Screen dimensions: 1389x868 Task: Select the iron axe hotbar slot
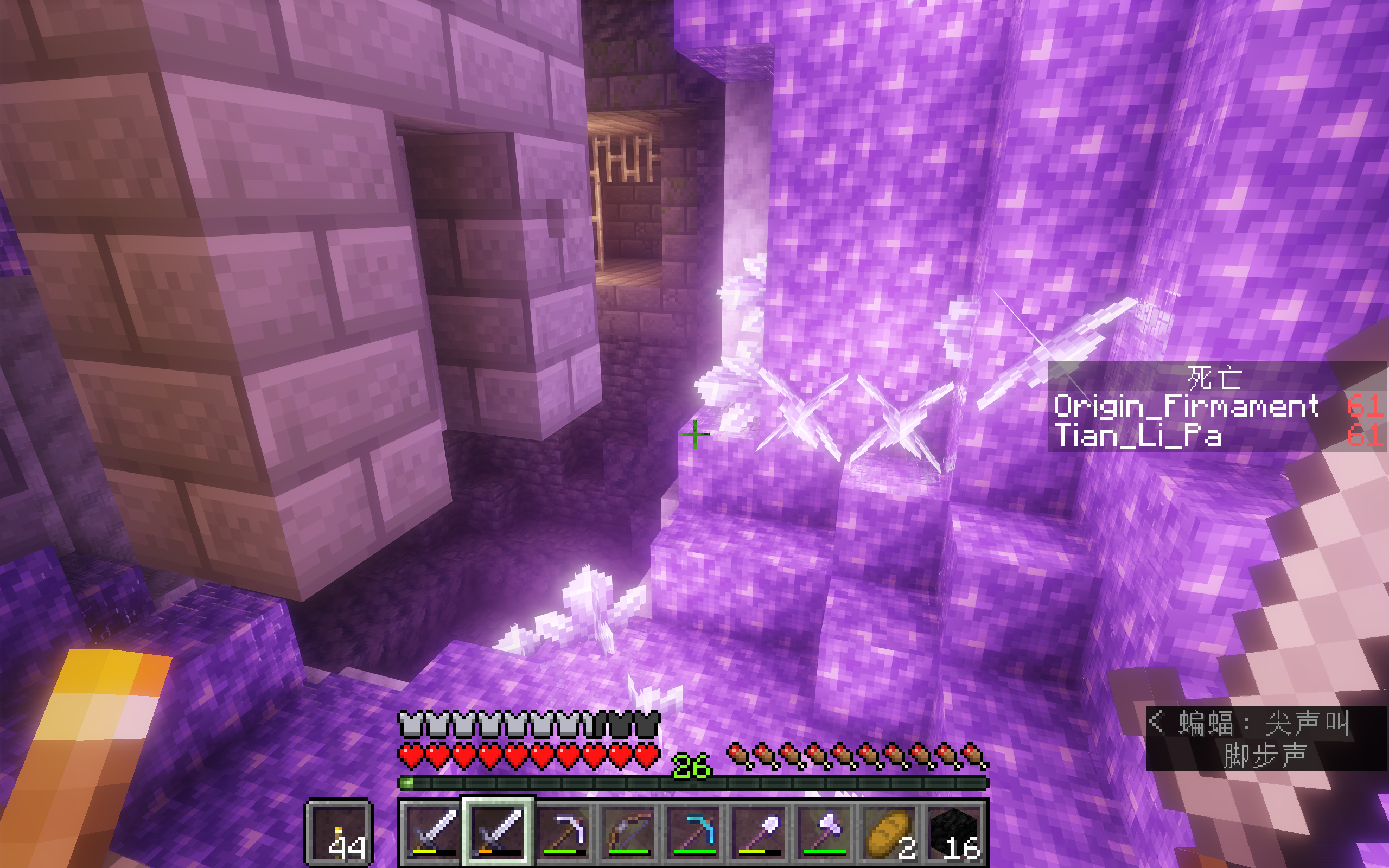pyautogui.click(x=824, y=832)
